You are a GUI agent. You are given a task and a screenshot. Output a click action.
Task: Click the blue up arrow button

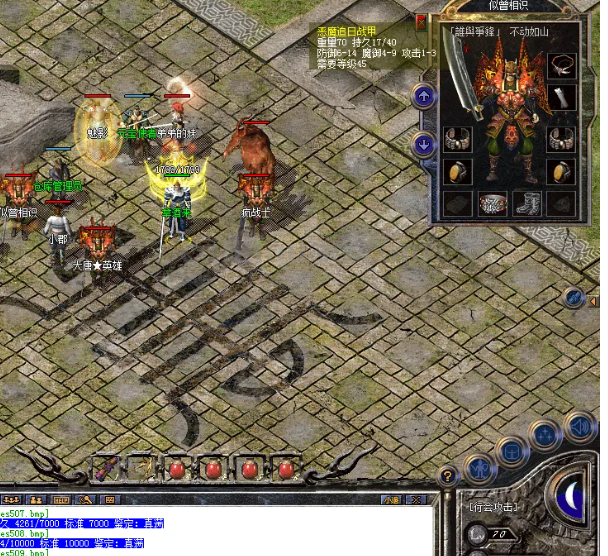click(424, 97)
